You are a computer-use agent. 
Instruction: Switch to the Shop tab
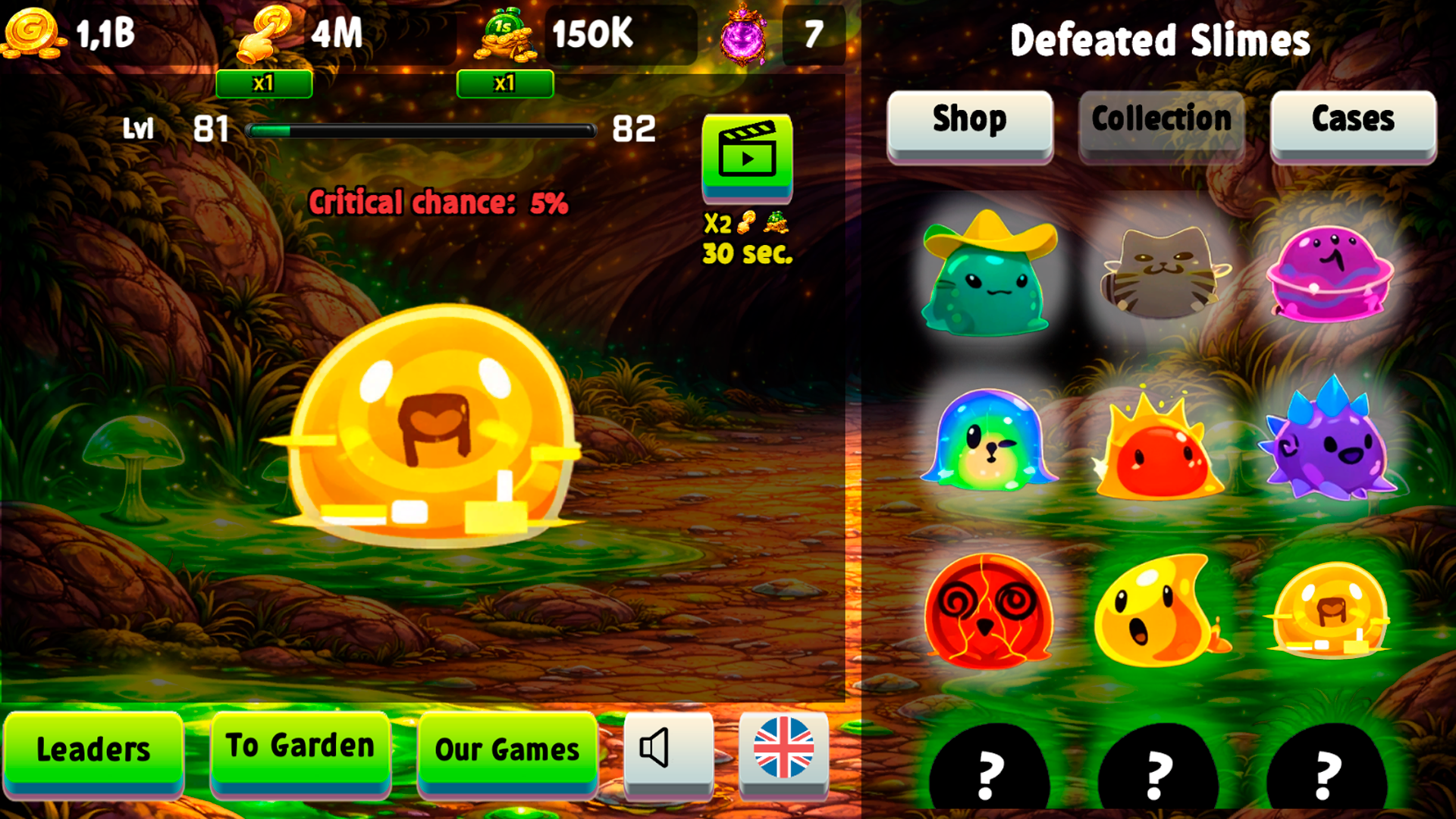click(x=970, y=120)
